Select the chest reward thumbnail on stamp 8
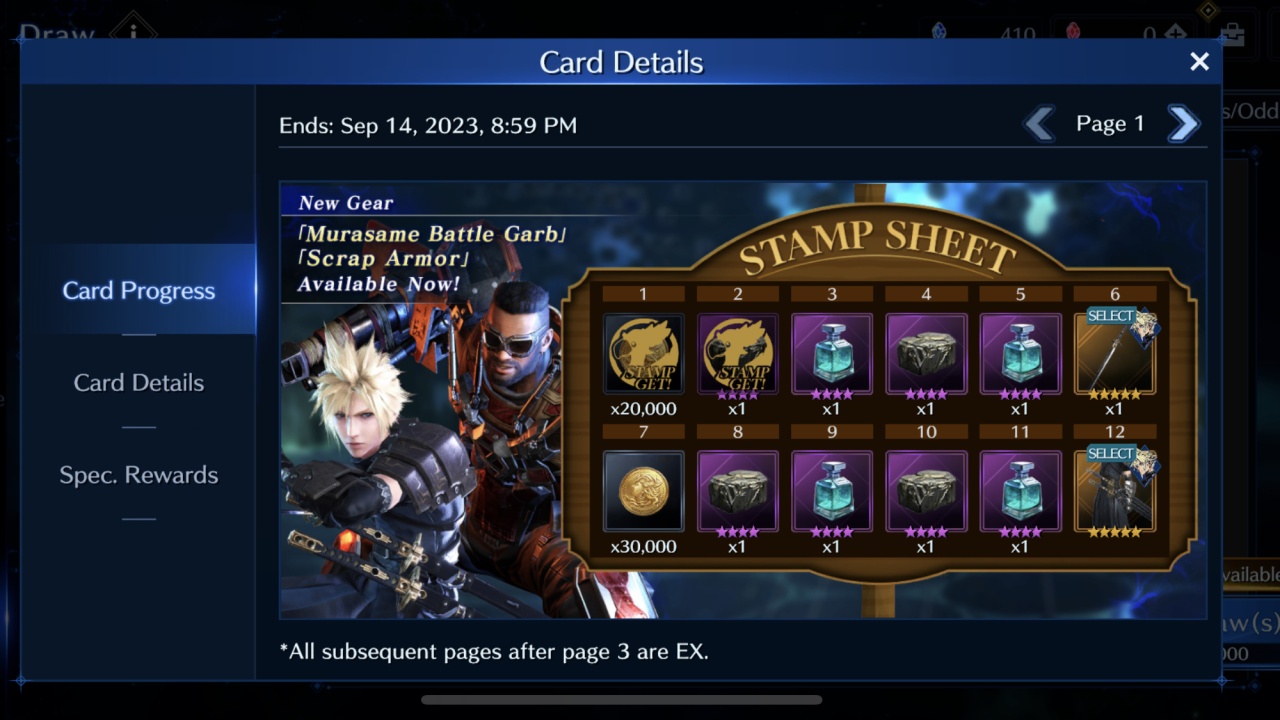Image resolution: width=1280 pixels, height=720 pixels. [x=737, y=491]
